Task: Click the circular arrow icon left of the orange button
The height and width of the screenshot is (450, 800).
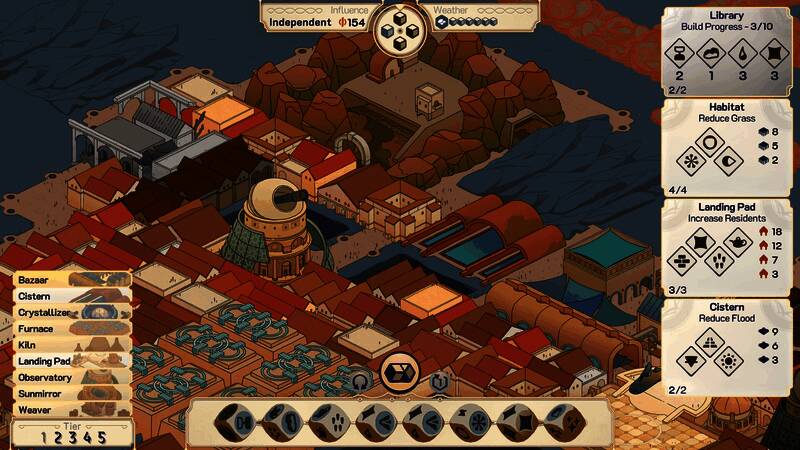Action: pyautogui.click(x=362, y=380)
